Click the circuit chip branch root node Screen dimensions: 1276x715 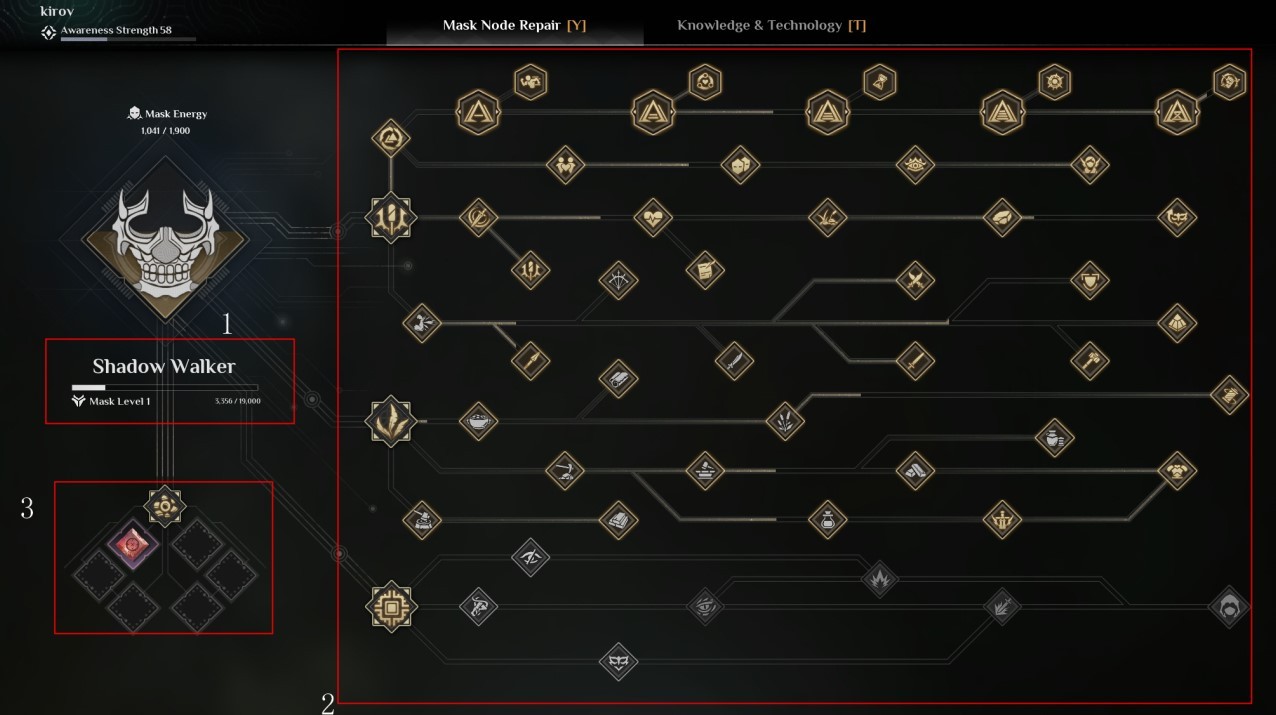click(390, 606)
